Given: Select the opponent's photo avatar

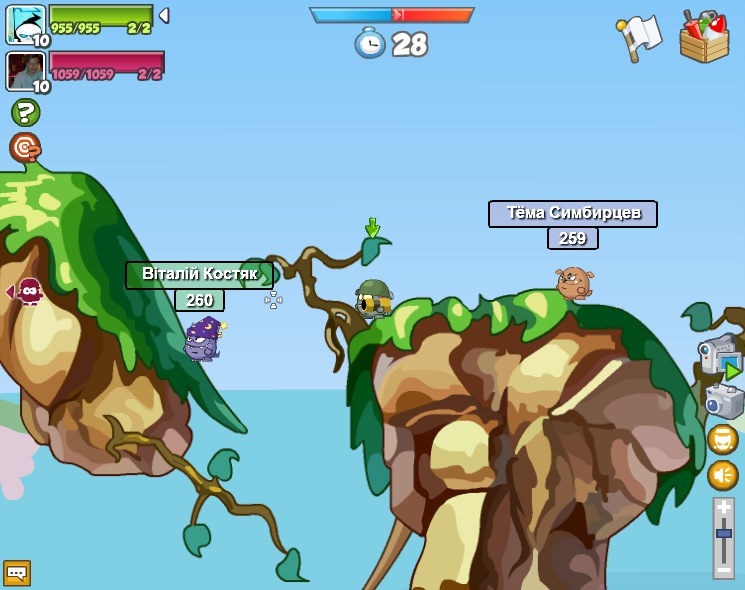Looking at the screenshot, I should coord(25,71).
